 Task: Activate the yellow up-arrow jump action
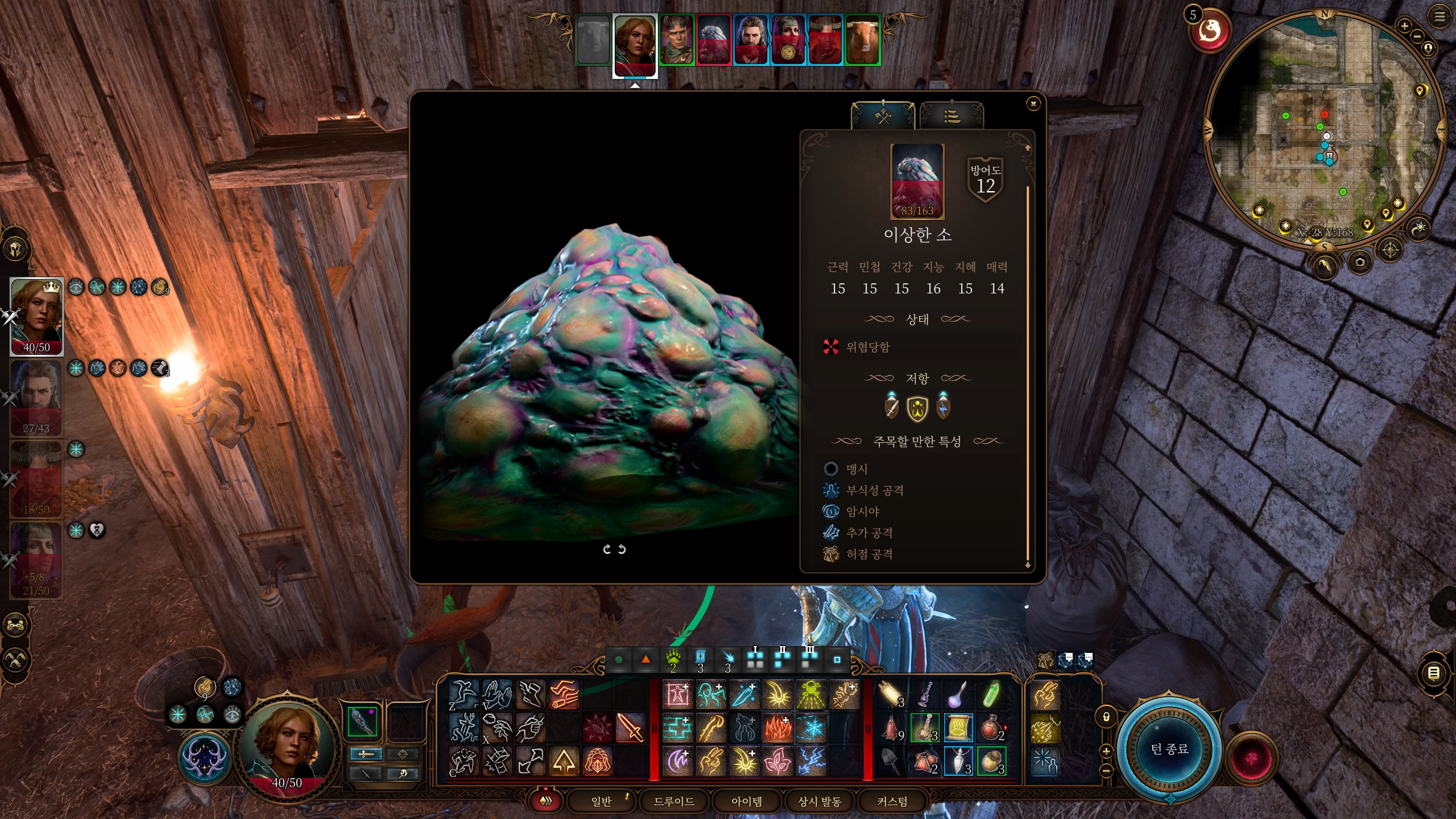pos(564,761)
